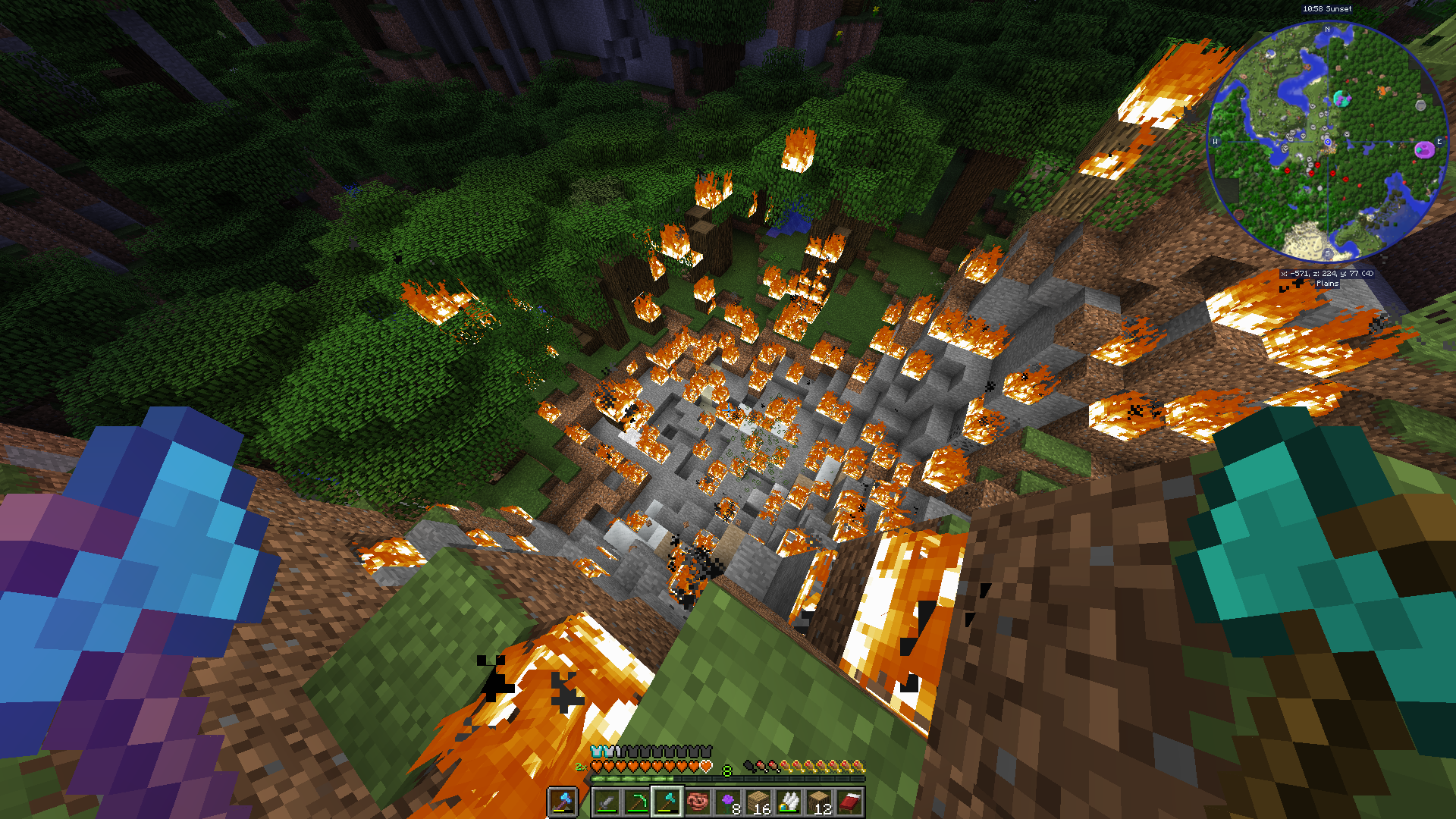The image size is (1456, 819).
Task: Click the N compass indicator on the minimap
Action: (x=1327, y=28)
